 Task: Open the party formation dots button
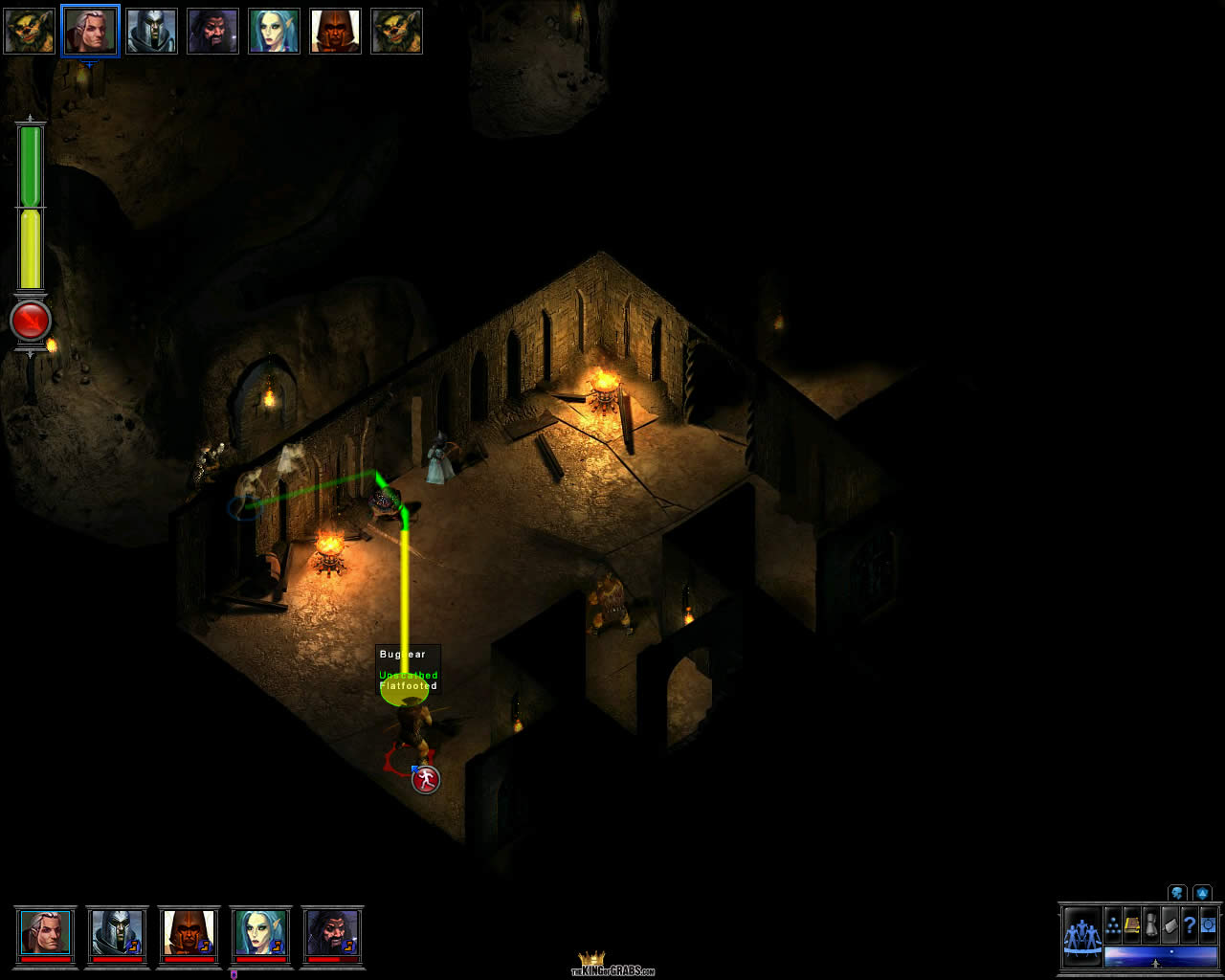click(x=1113, y=925)
